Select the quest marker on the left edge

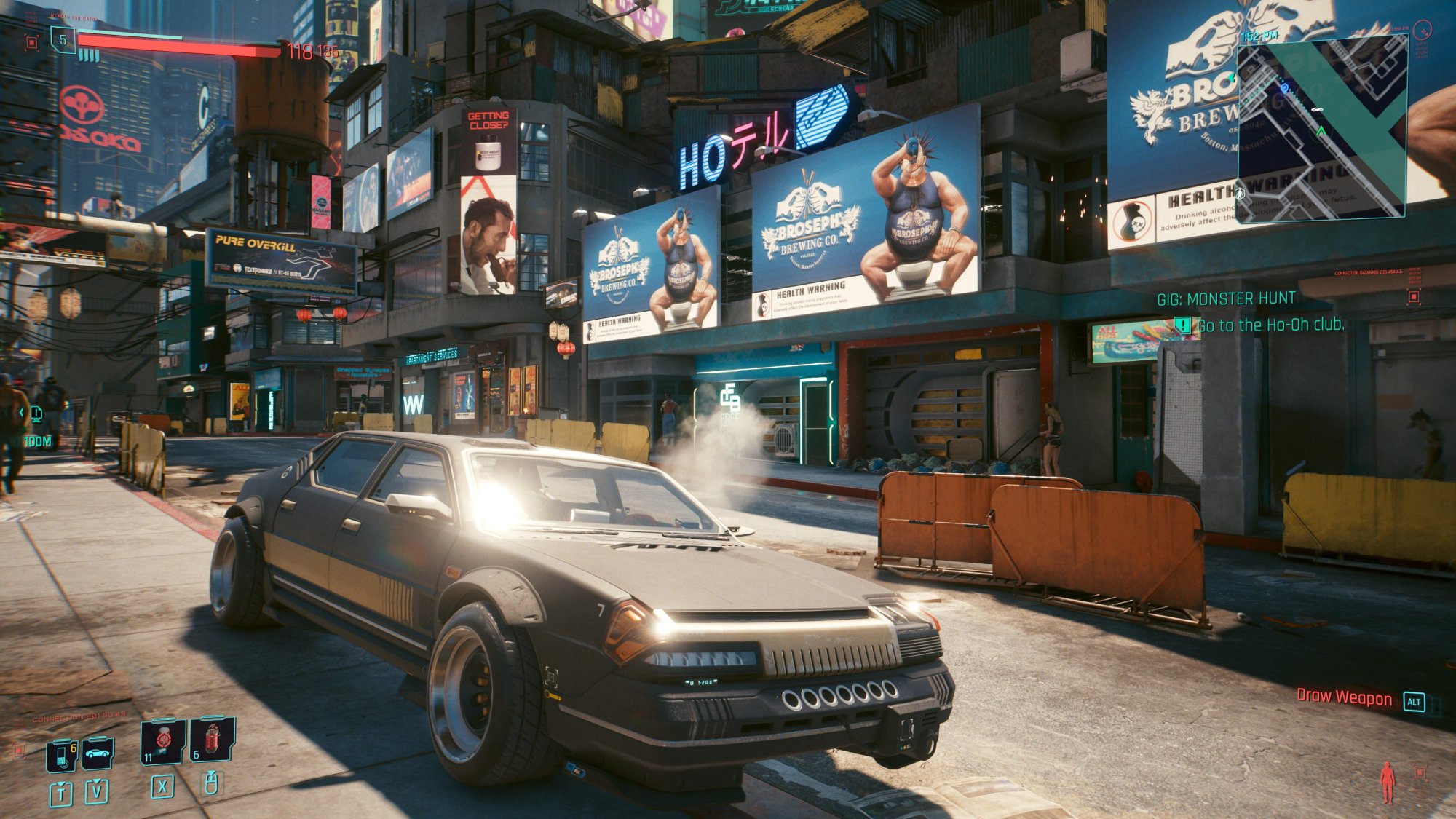(x=35, y=414)
